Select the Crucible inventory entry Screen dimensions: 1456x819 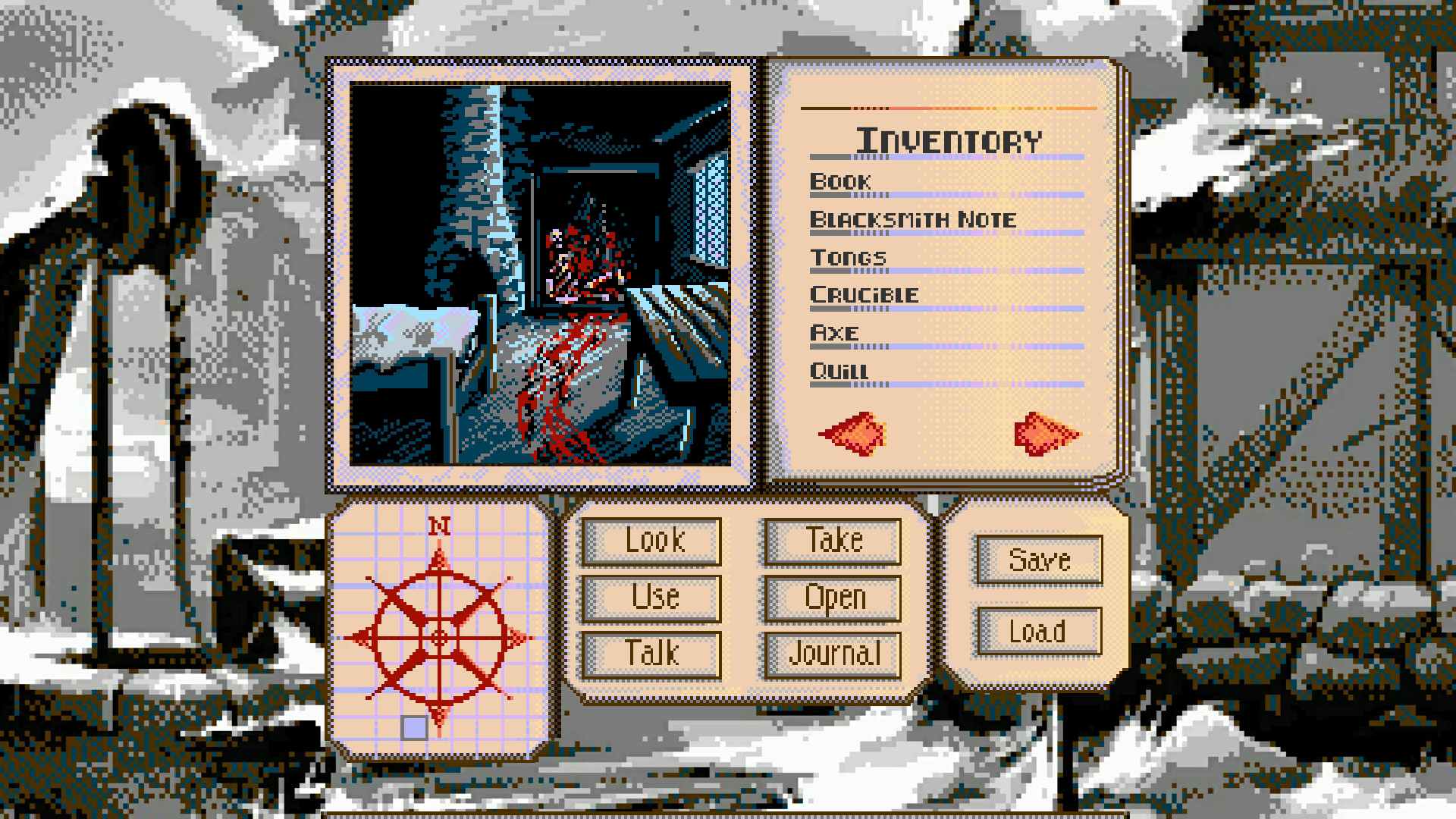coord(864,296)
